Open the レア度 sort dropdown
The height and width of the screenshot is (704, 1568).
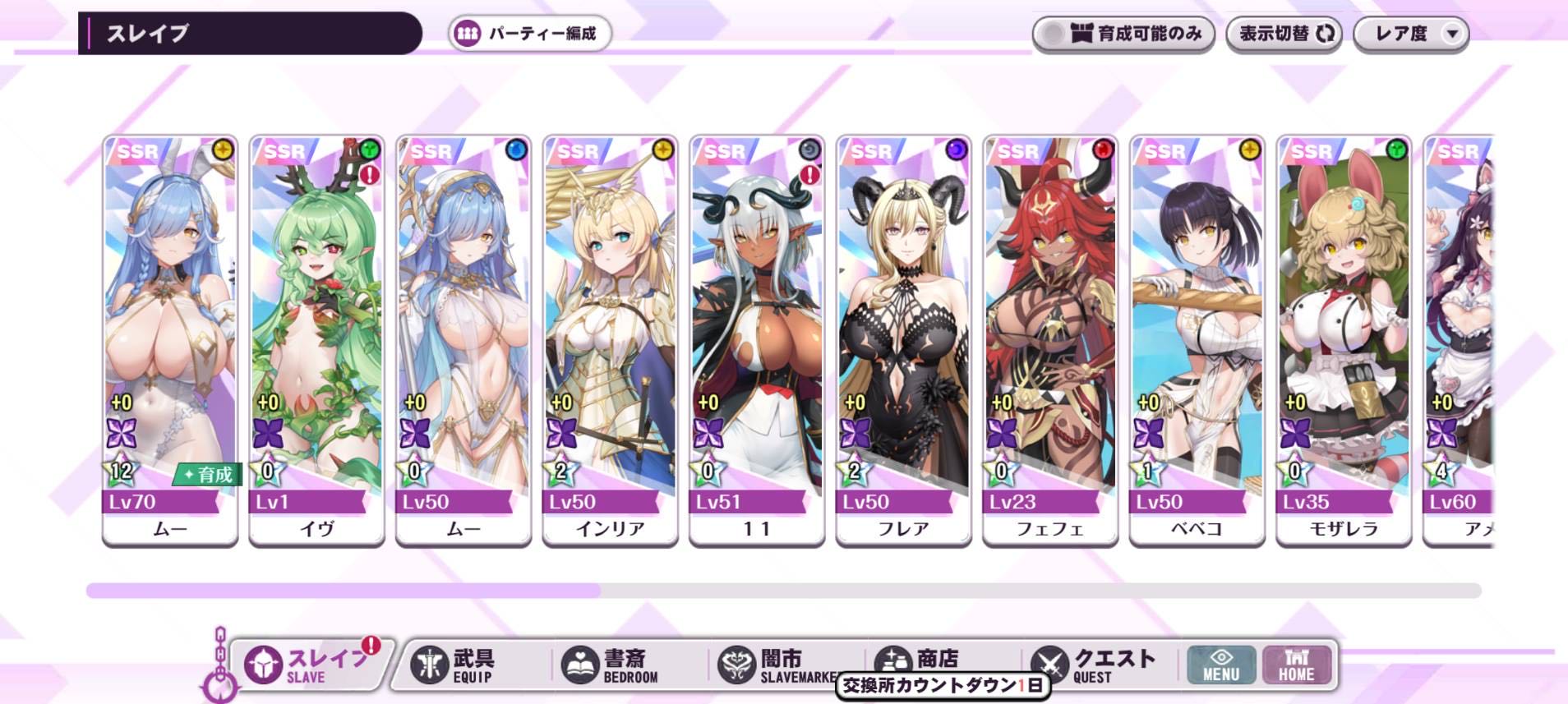pyautogui.click(x=1410, y=34)
